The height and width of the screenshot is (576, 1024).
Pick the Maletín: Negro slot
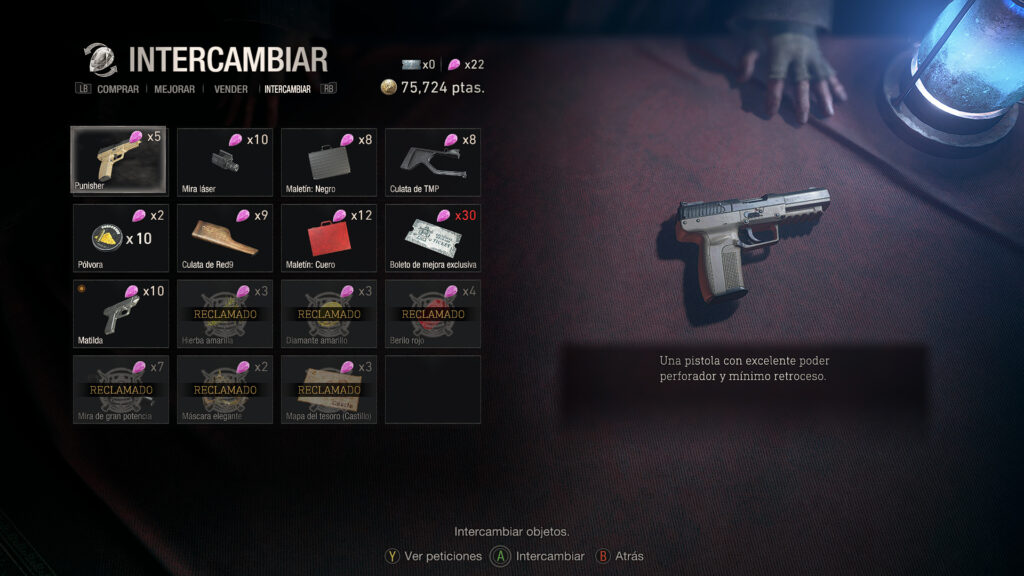point(328,161)
